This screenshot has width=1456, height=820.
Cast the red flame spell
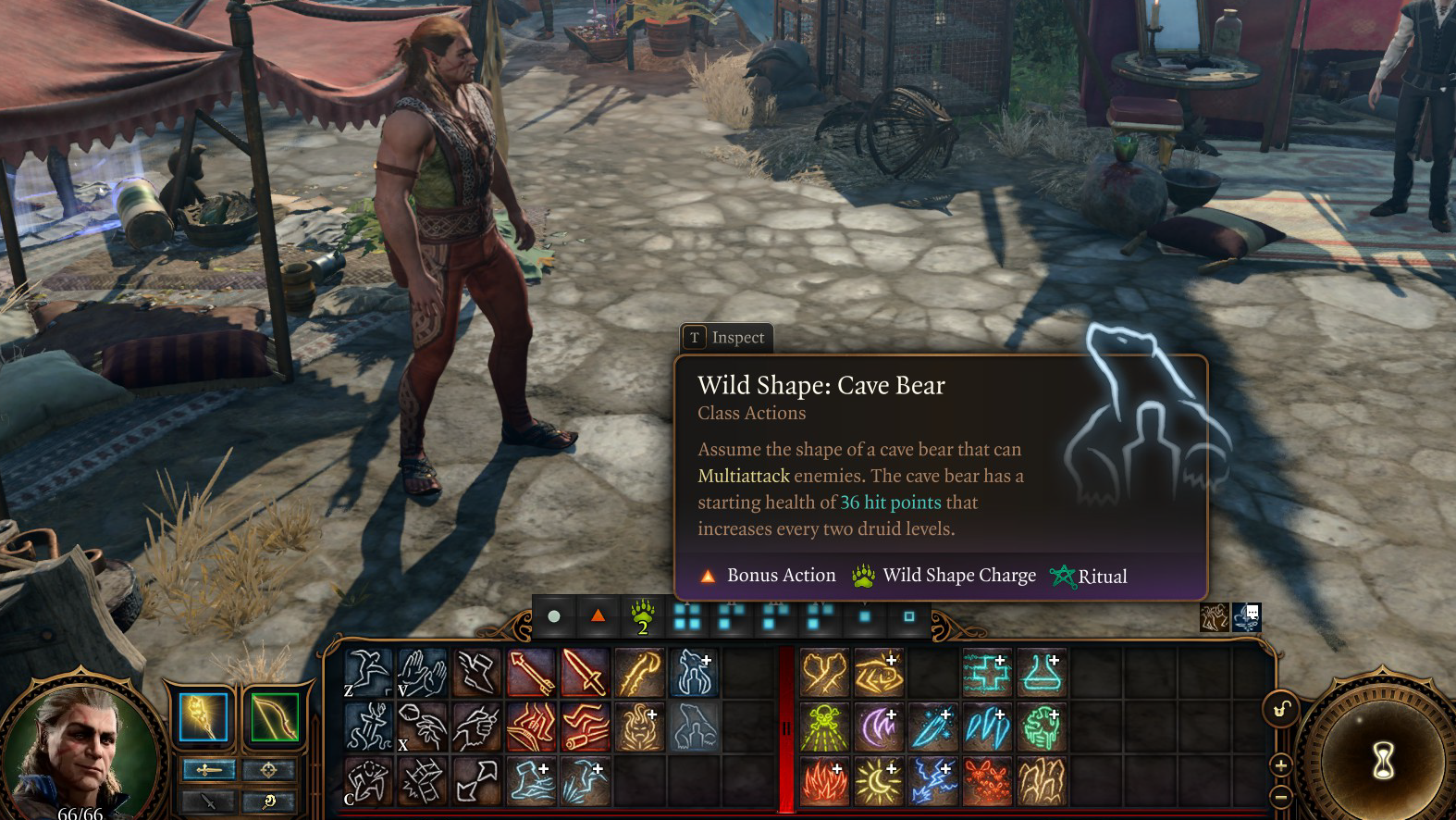(824, 781)
